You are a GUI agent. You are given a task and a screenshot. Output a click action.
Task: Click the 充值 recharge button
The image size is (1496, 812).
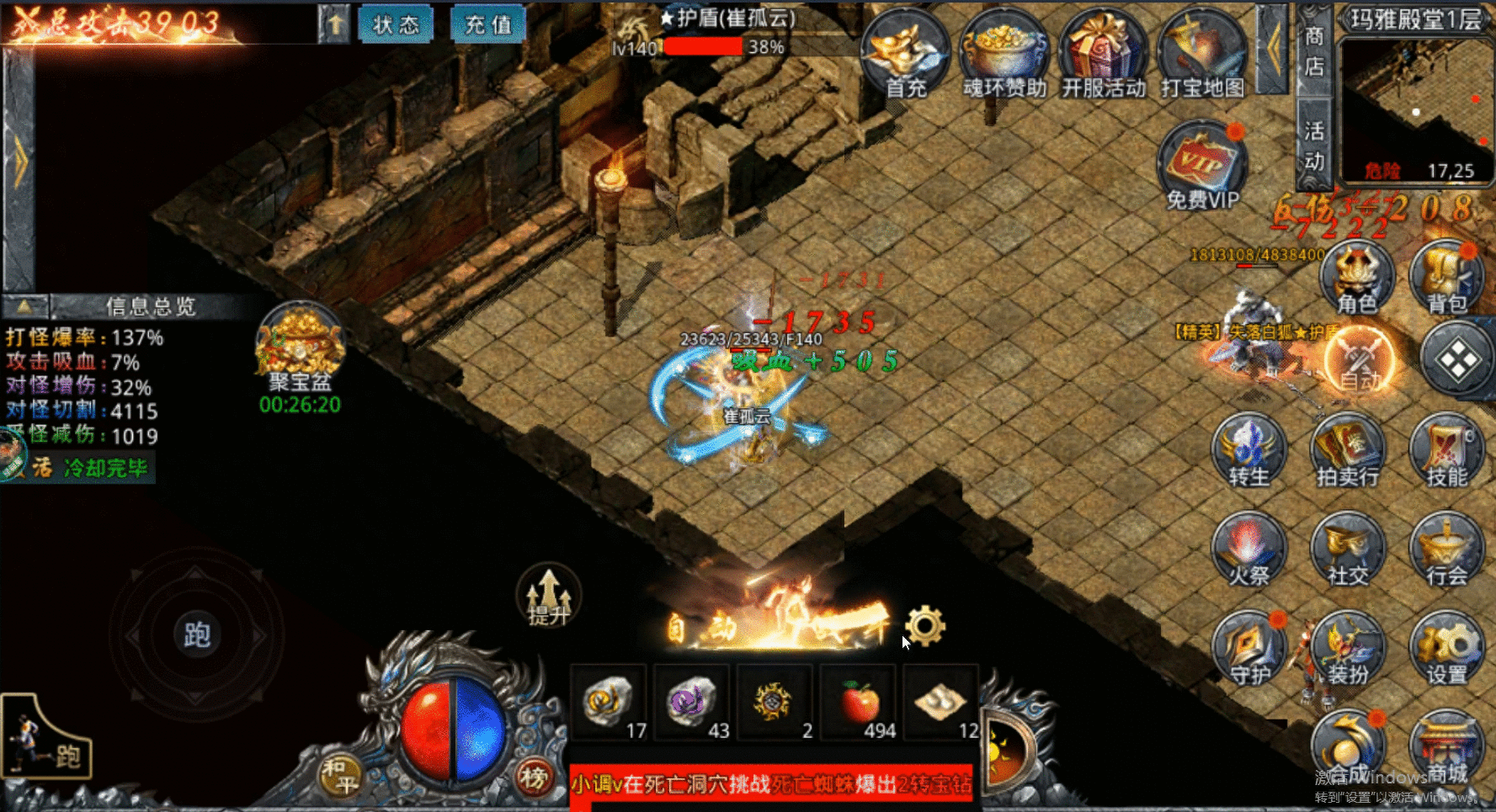pos(488,24)
